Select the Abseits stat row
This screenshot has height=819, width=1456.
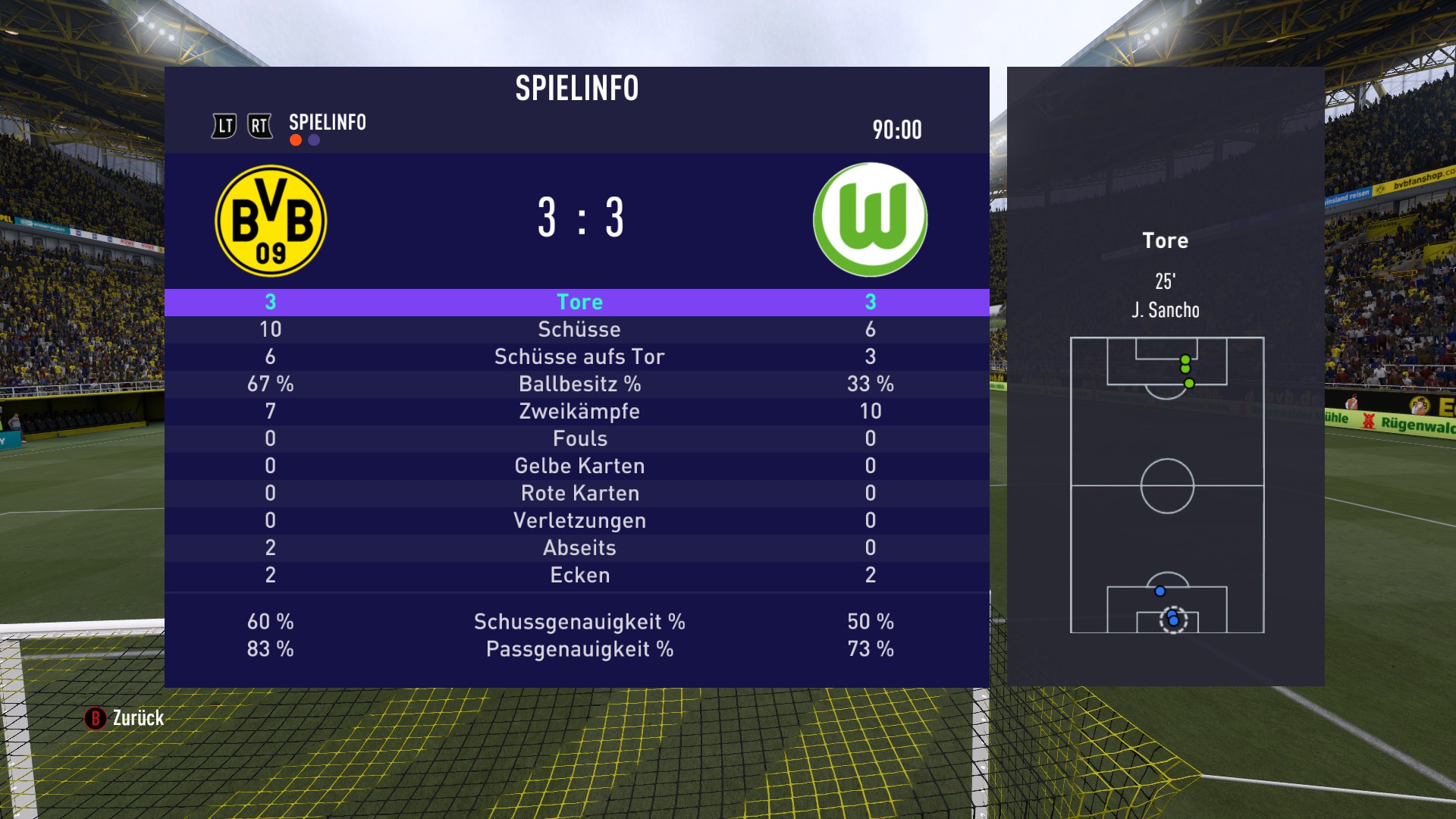579,548
